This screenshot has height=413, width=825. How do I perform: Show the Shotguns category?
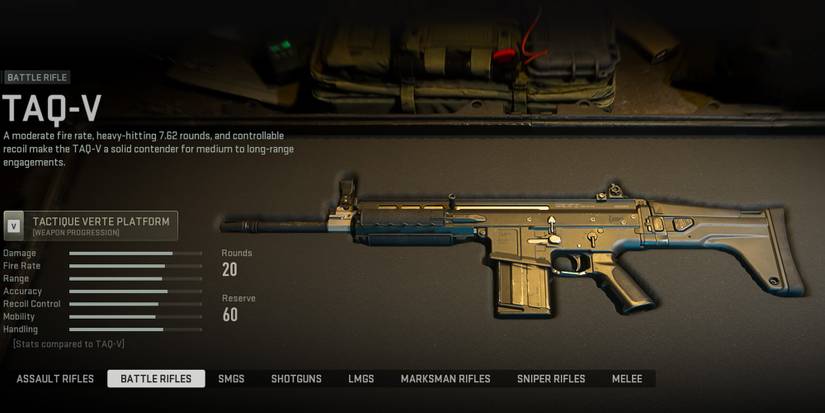(x=296, y=379)
